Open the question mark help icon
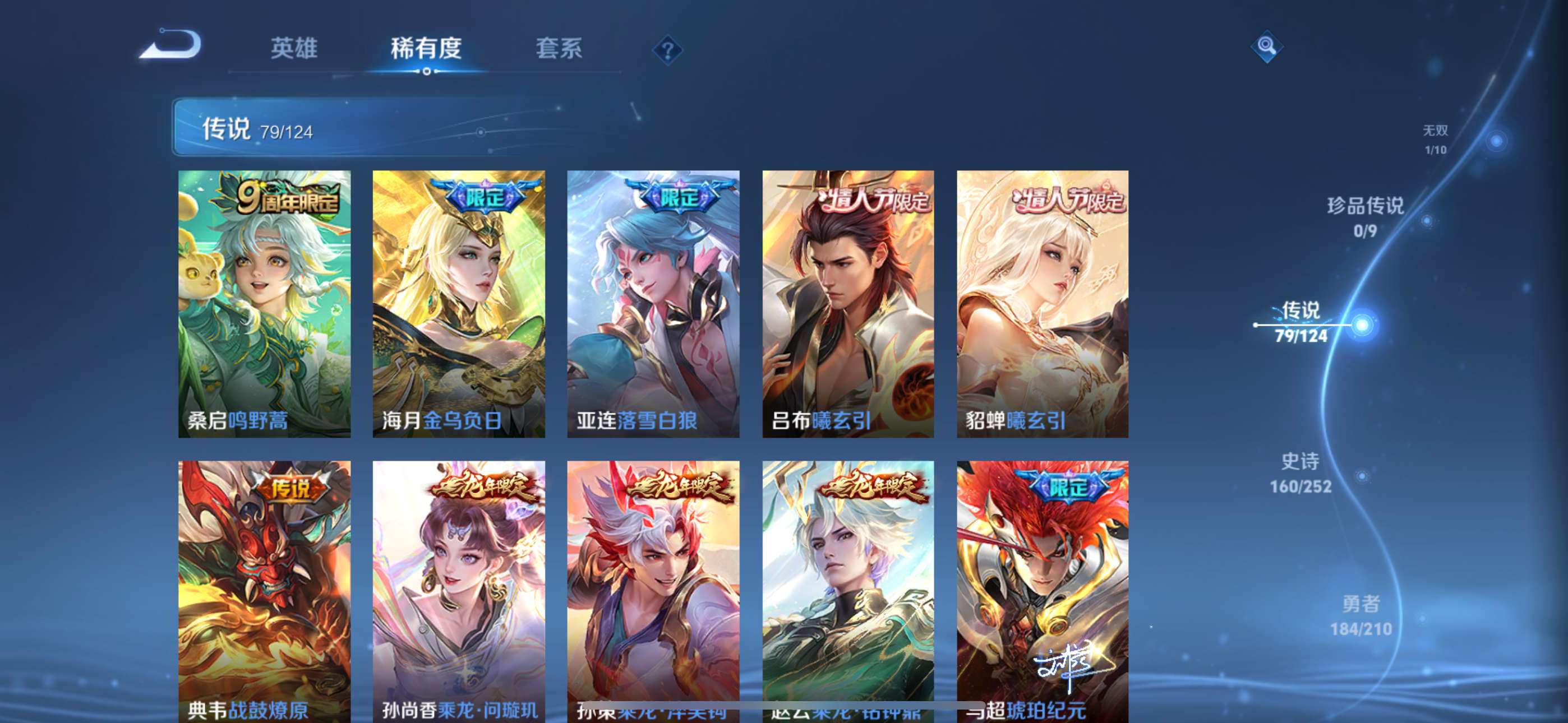The width and height of the screenshot is (1568, 723). point(667,50)
